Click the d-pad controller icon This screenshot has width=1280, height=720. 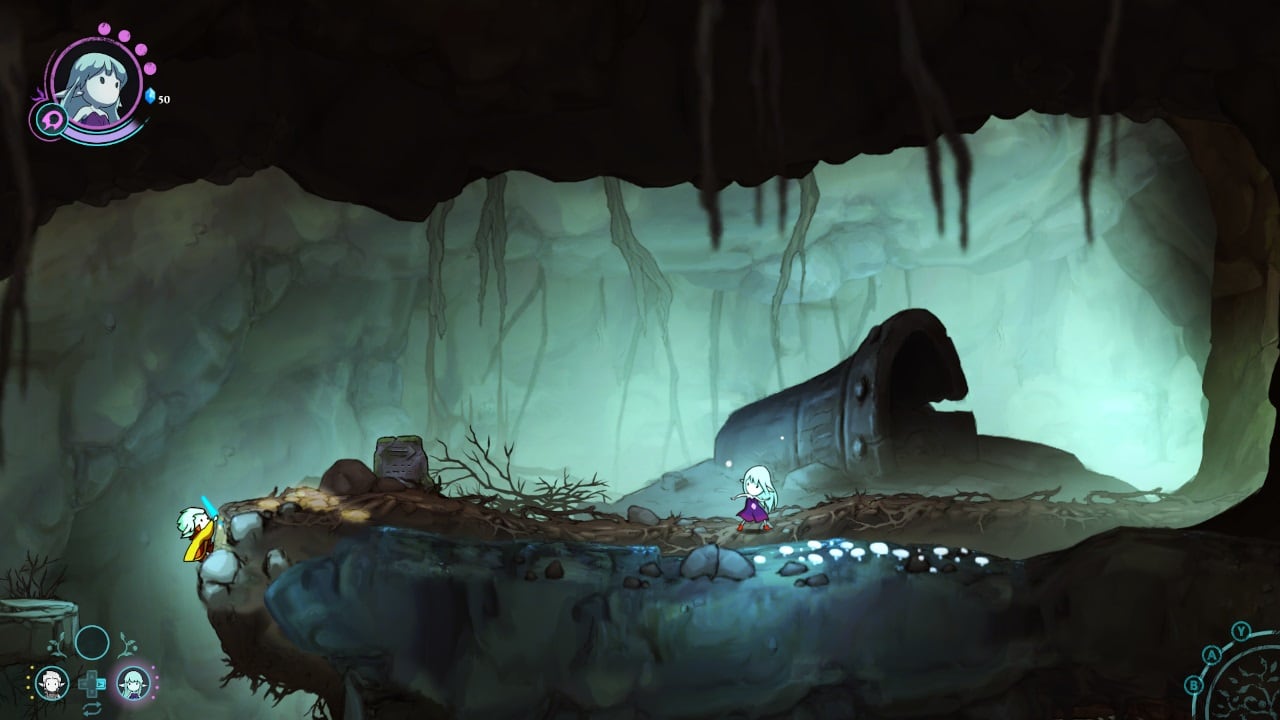[x=90, y=683]
